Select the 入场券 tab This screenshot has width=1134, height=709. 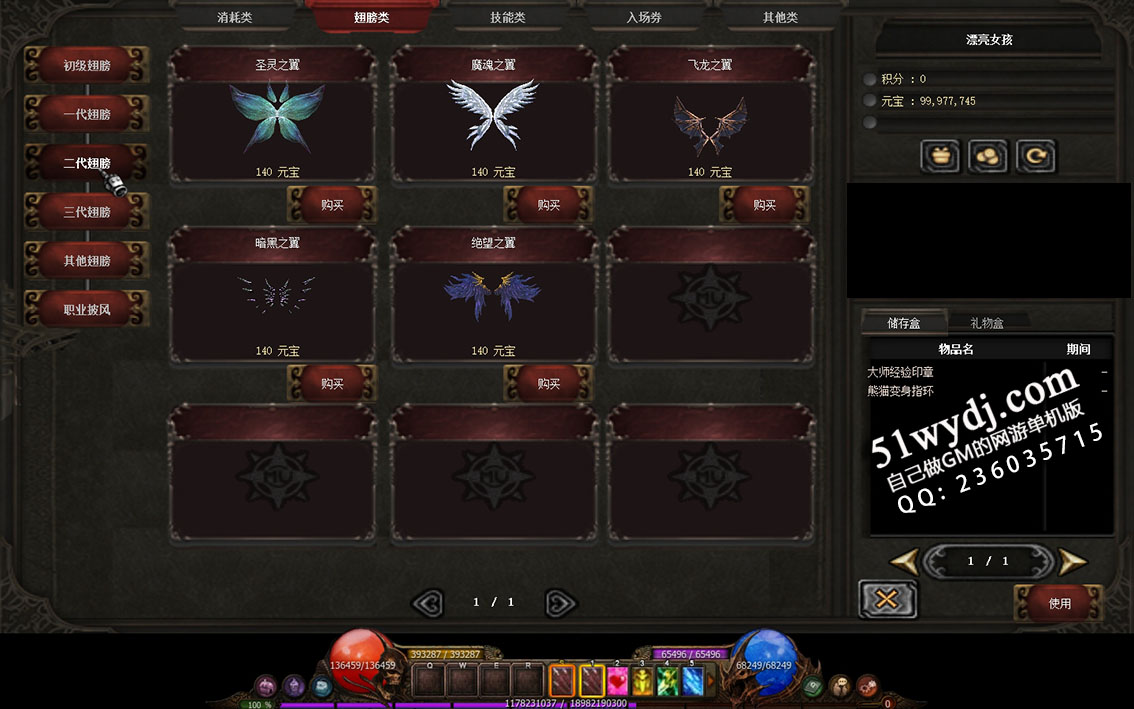(644, 17)
